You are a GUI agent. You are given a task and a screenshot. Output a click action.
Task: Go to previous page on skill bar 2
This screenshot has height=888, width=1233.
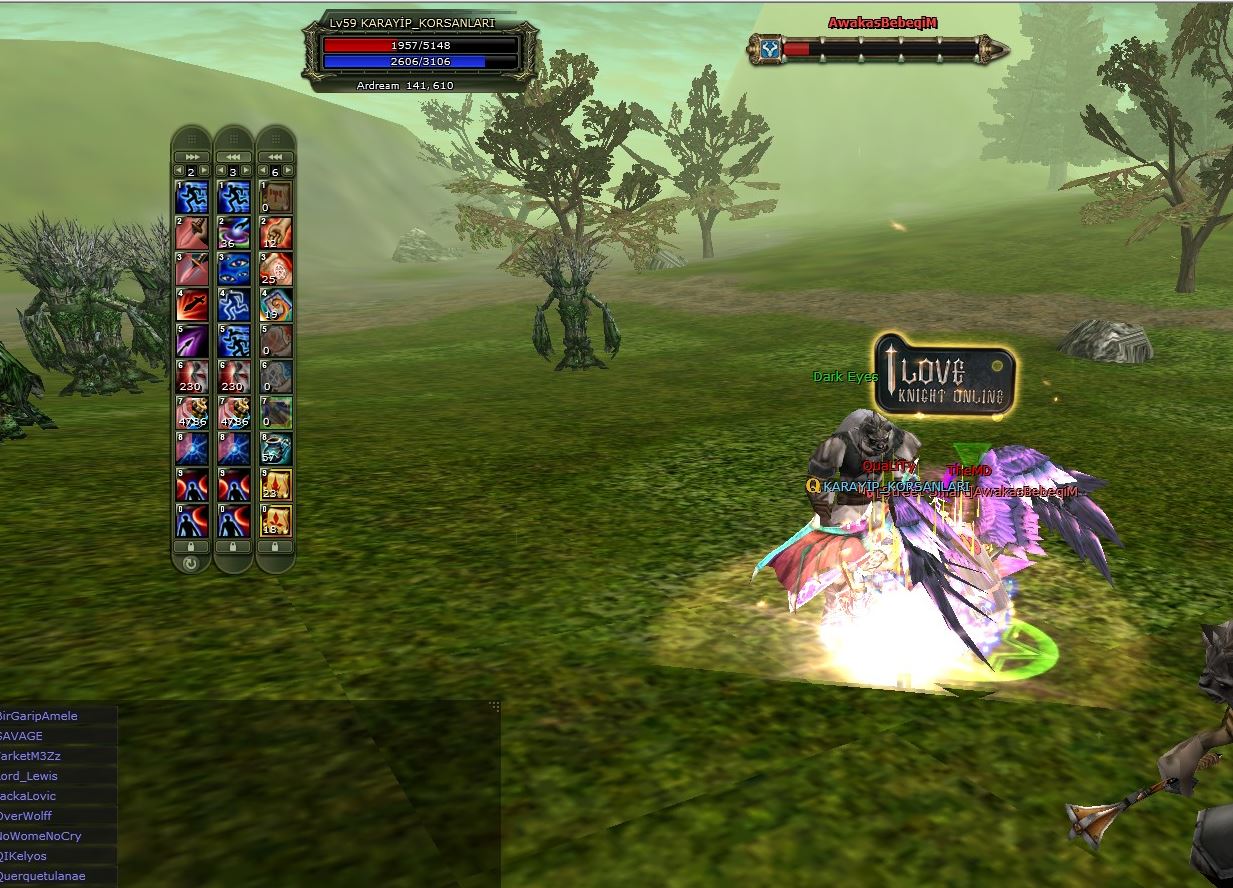click(x=179, y=171)
